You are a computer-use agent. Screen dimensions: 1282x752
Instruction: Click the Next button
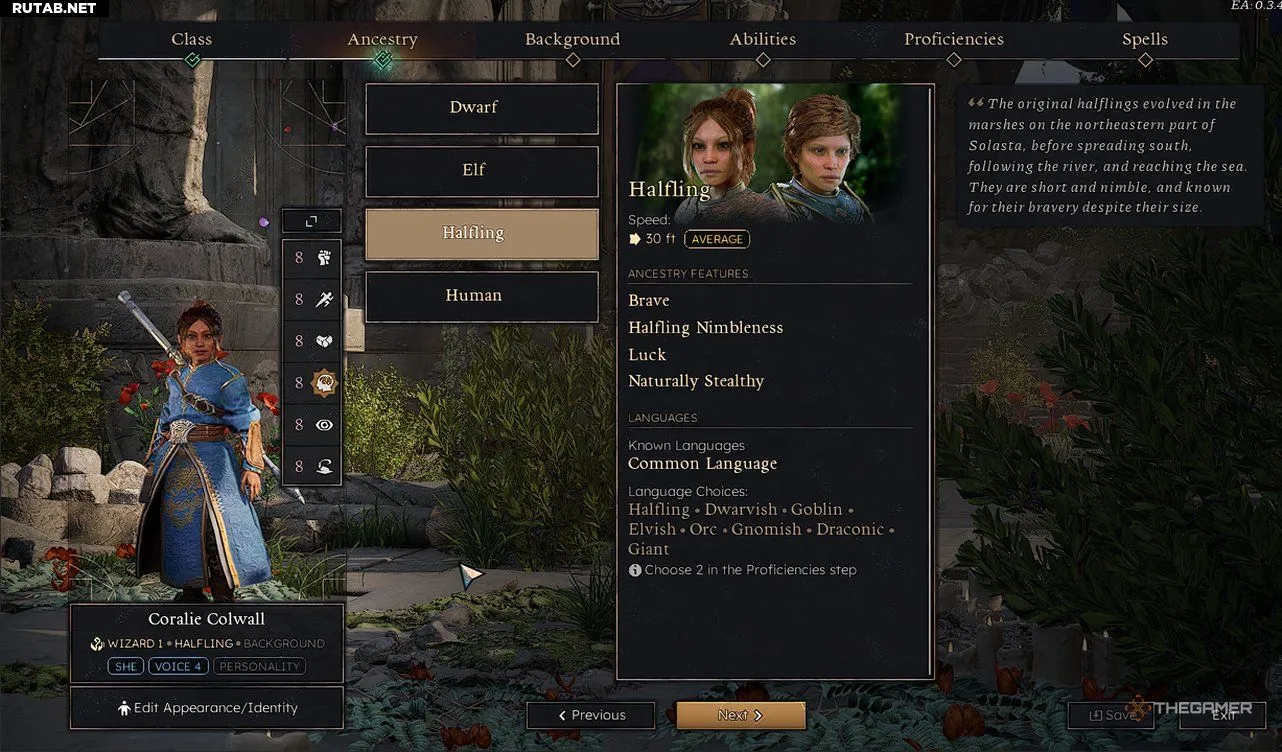(740, 715)
